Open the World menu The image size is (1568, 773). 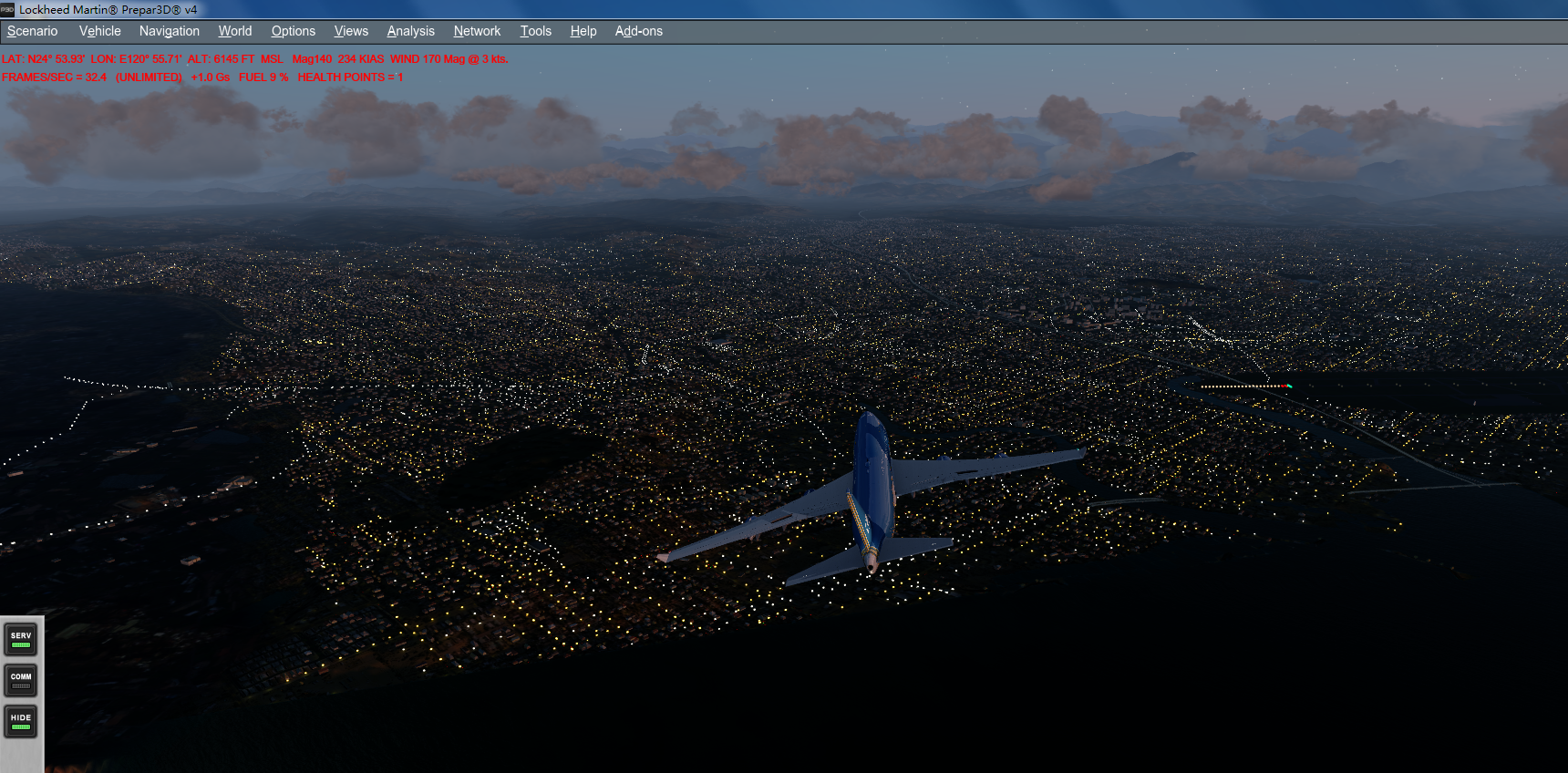pos(234,30)
